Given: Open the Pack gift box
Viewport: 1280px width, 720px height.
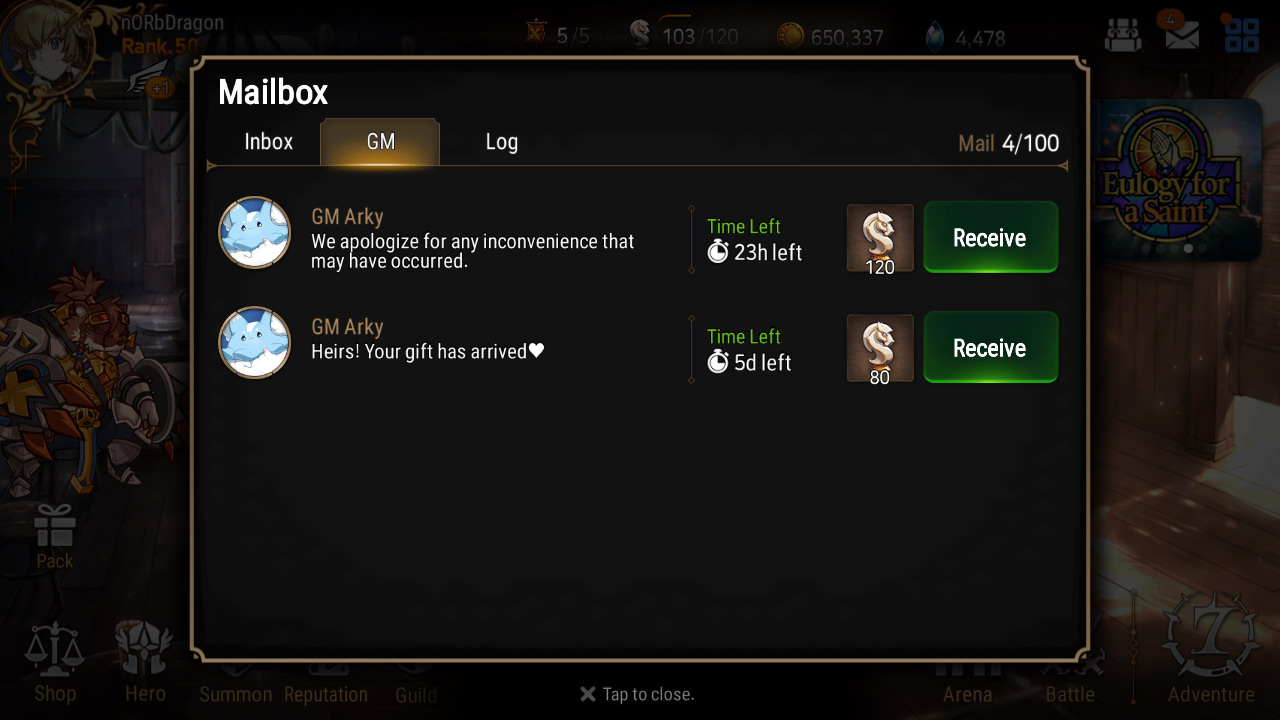Looking at the screenshot, I should coord(55,535).
